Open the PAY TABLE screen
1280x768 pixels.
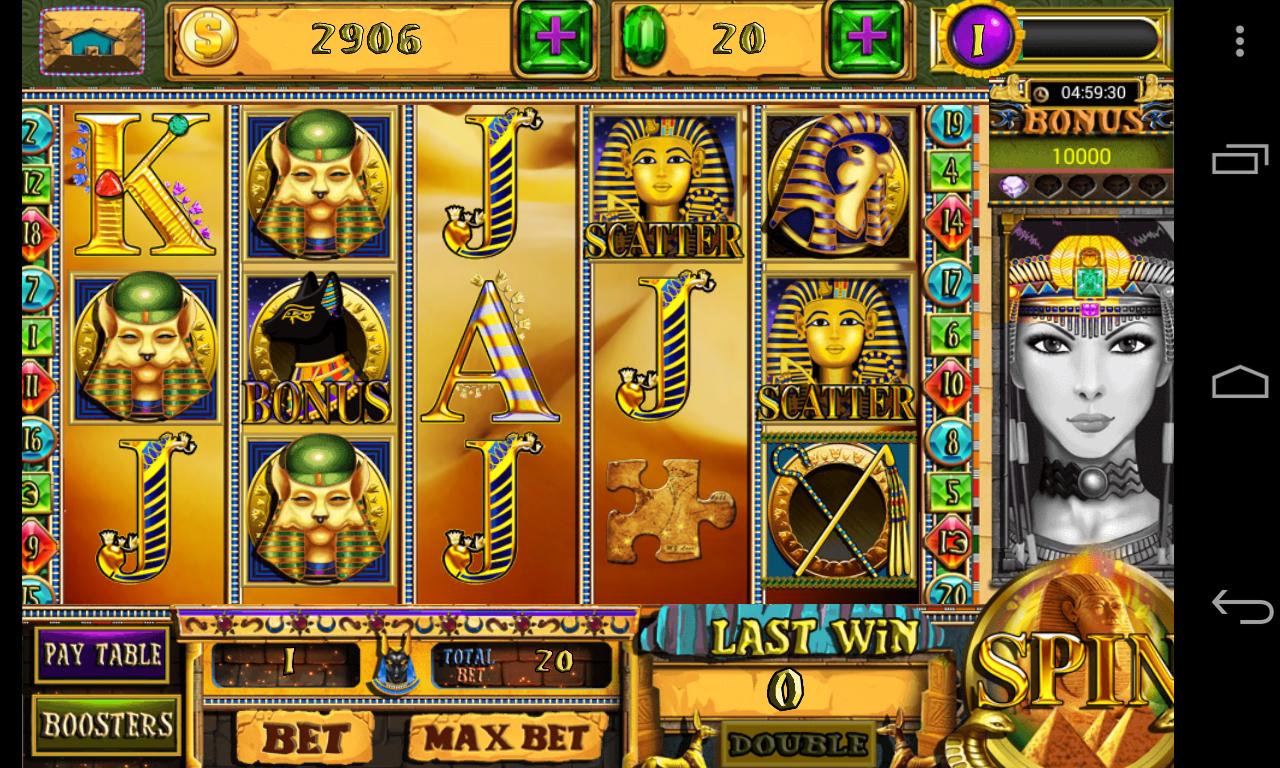pos(104,655)
